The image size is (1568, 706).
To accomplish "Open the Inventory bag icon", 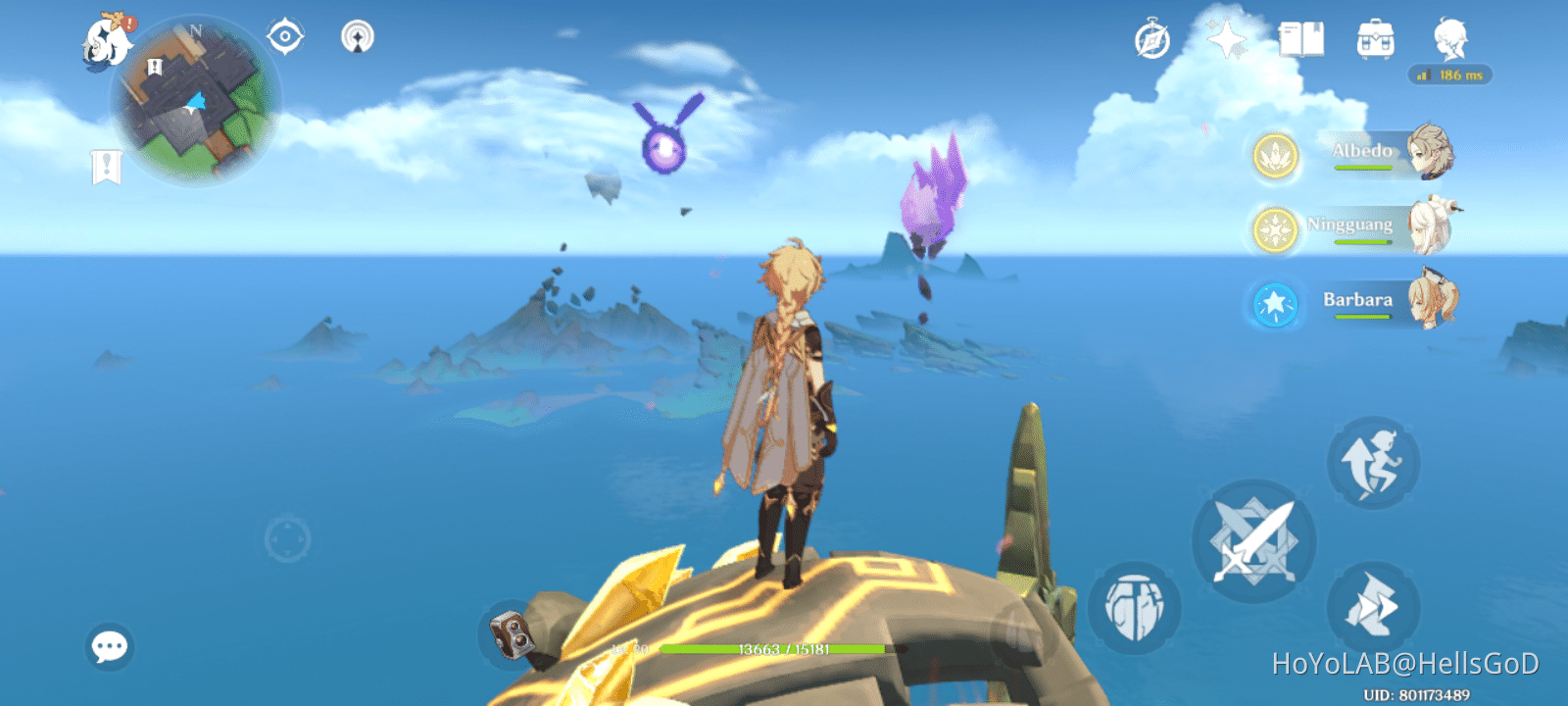I will coord(1374,39).
